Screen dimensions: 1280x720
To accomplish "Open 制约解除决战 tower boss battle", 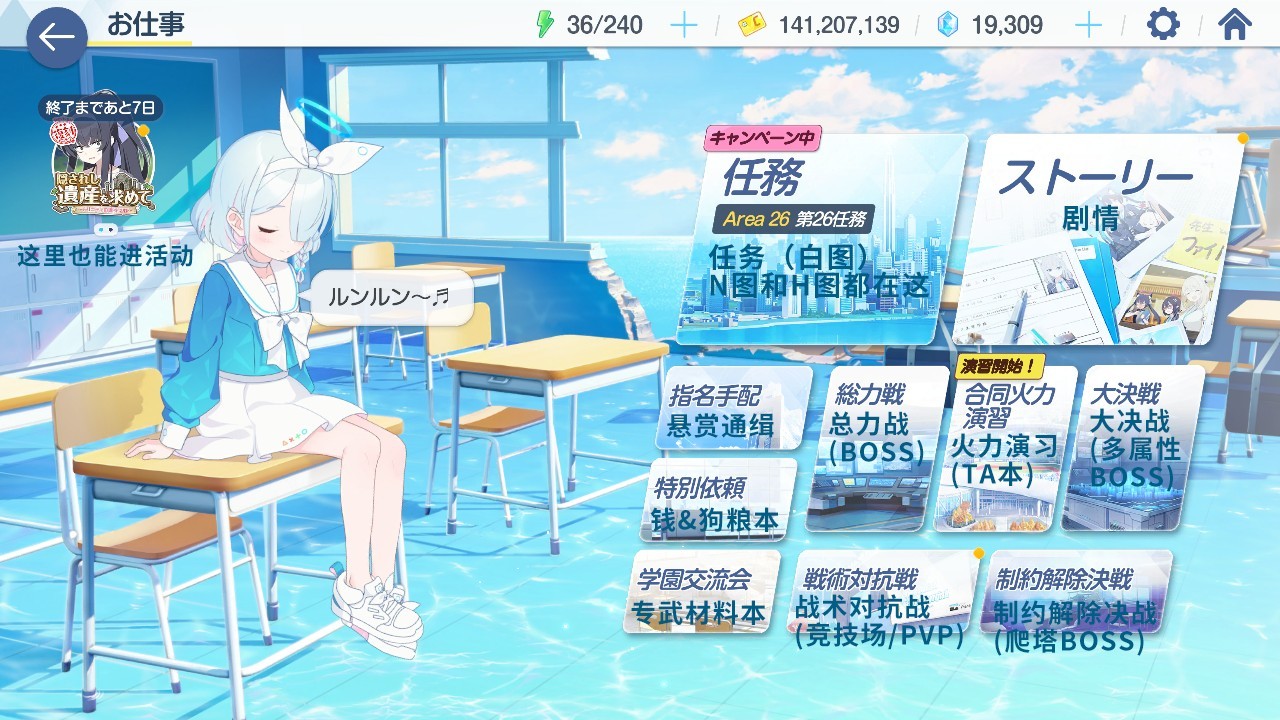I will pos(1075,600).
